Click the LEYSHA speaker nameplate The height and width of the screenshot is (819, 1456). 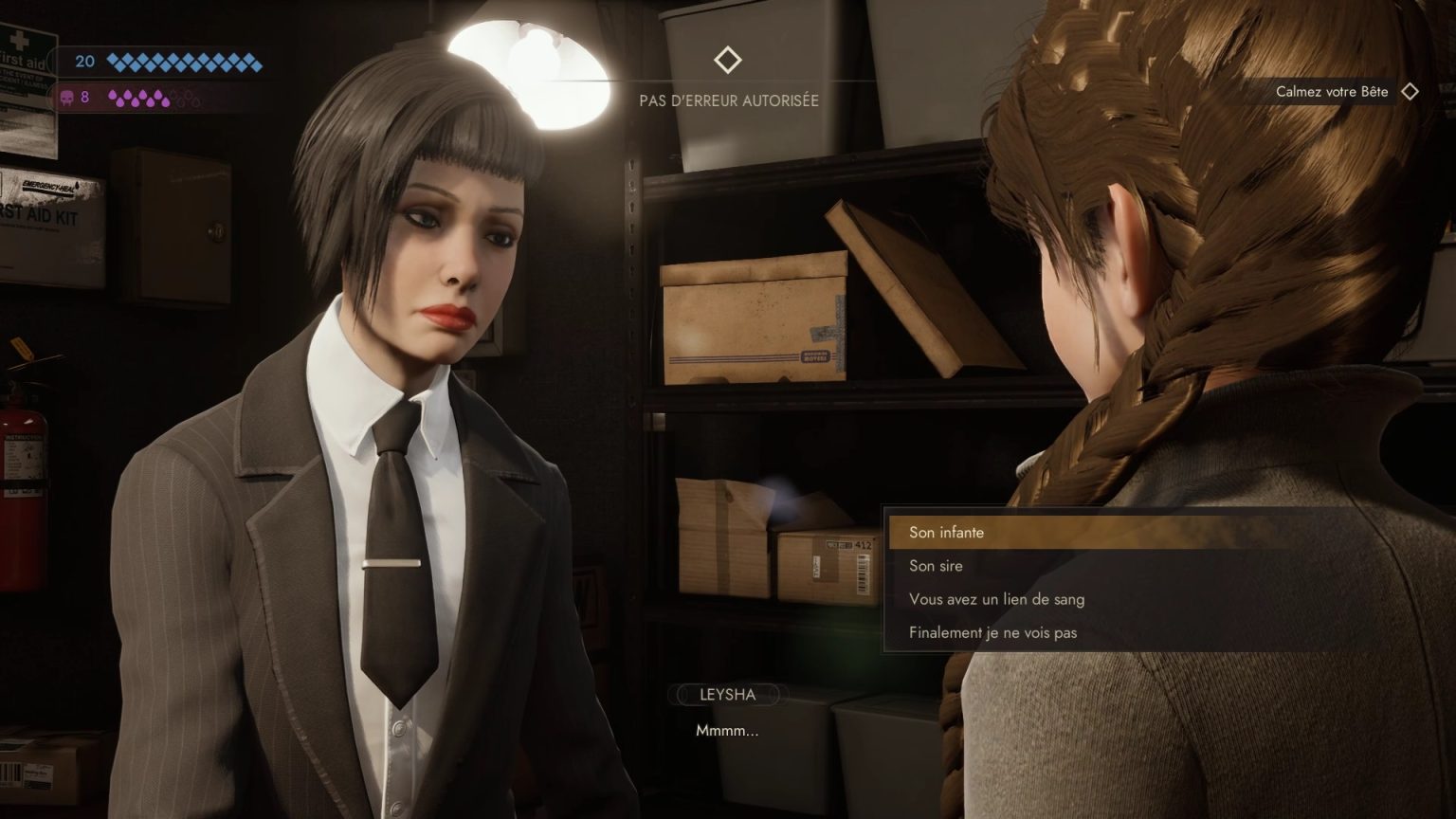point(728,695)
